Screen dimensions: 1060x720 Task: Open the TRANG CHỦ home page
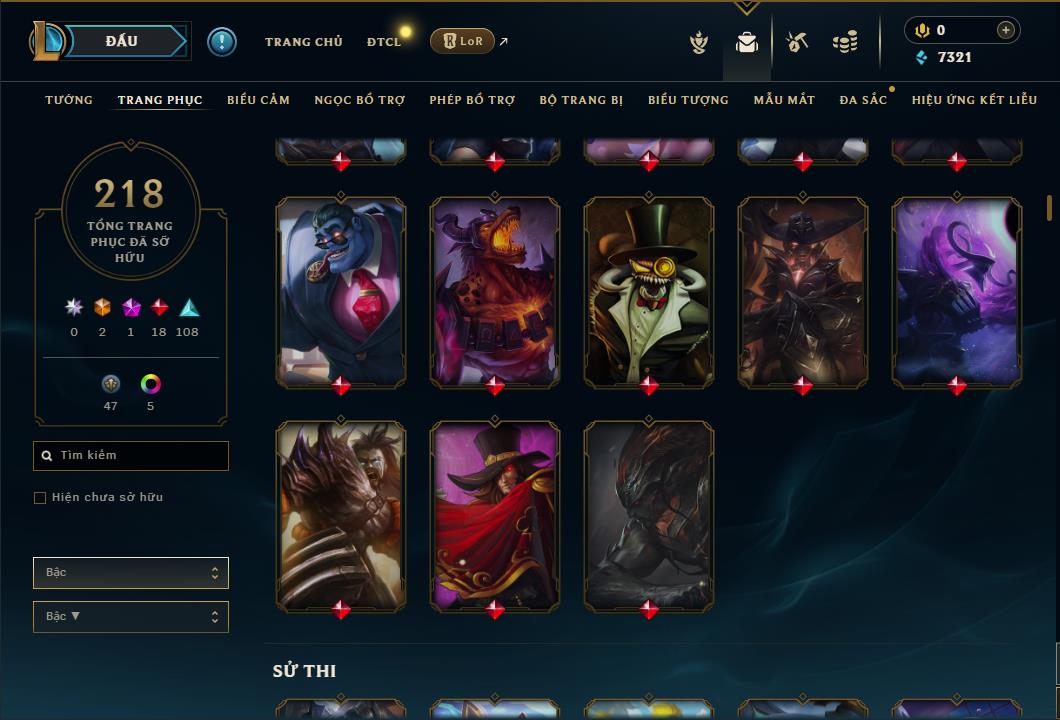[303, 42]
